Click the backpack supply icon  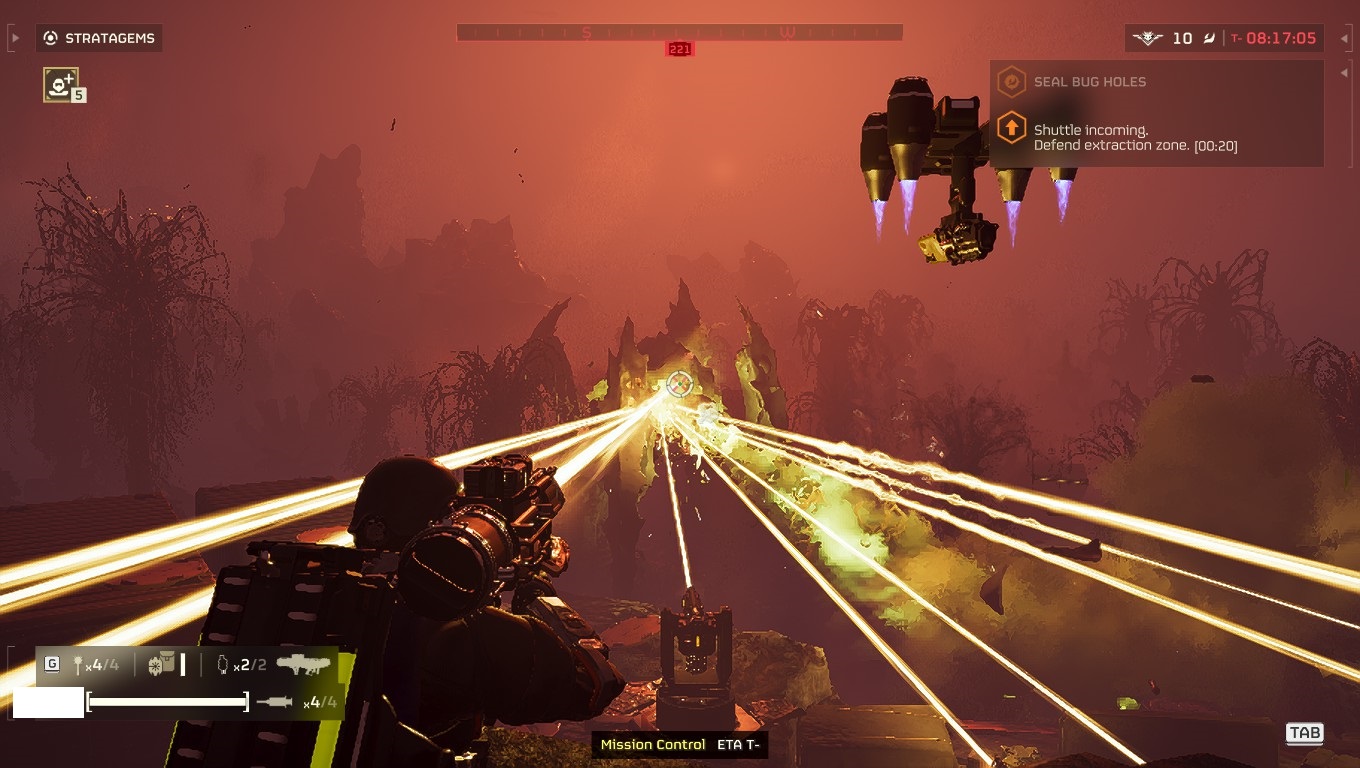coord(160,664)
